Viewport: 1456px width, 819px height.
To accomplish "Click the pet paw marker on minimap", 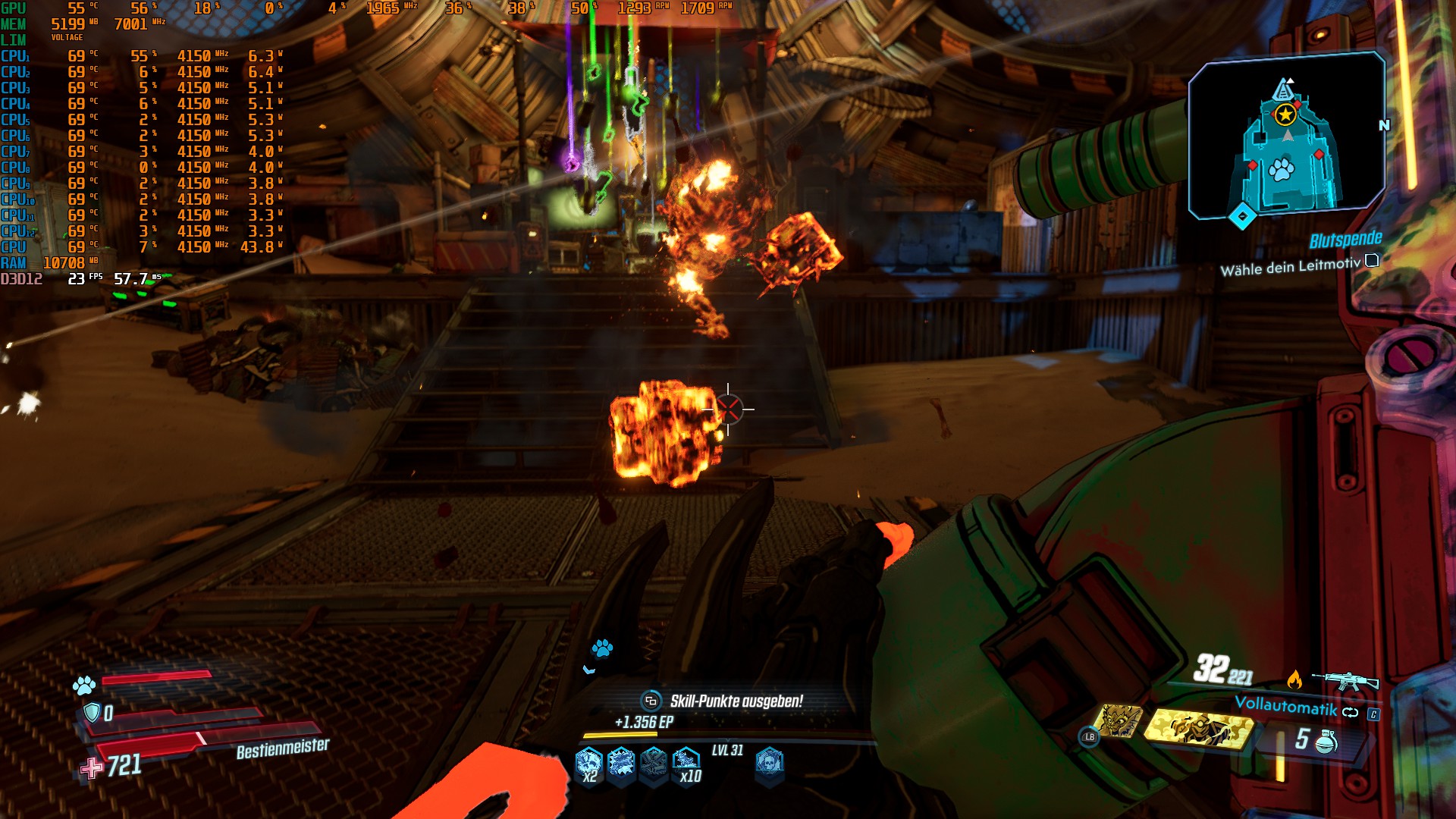I will coord(1281,170).
